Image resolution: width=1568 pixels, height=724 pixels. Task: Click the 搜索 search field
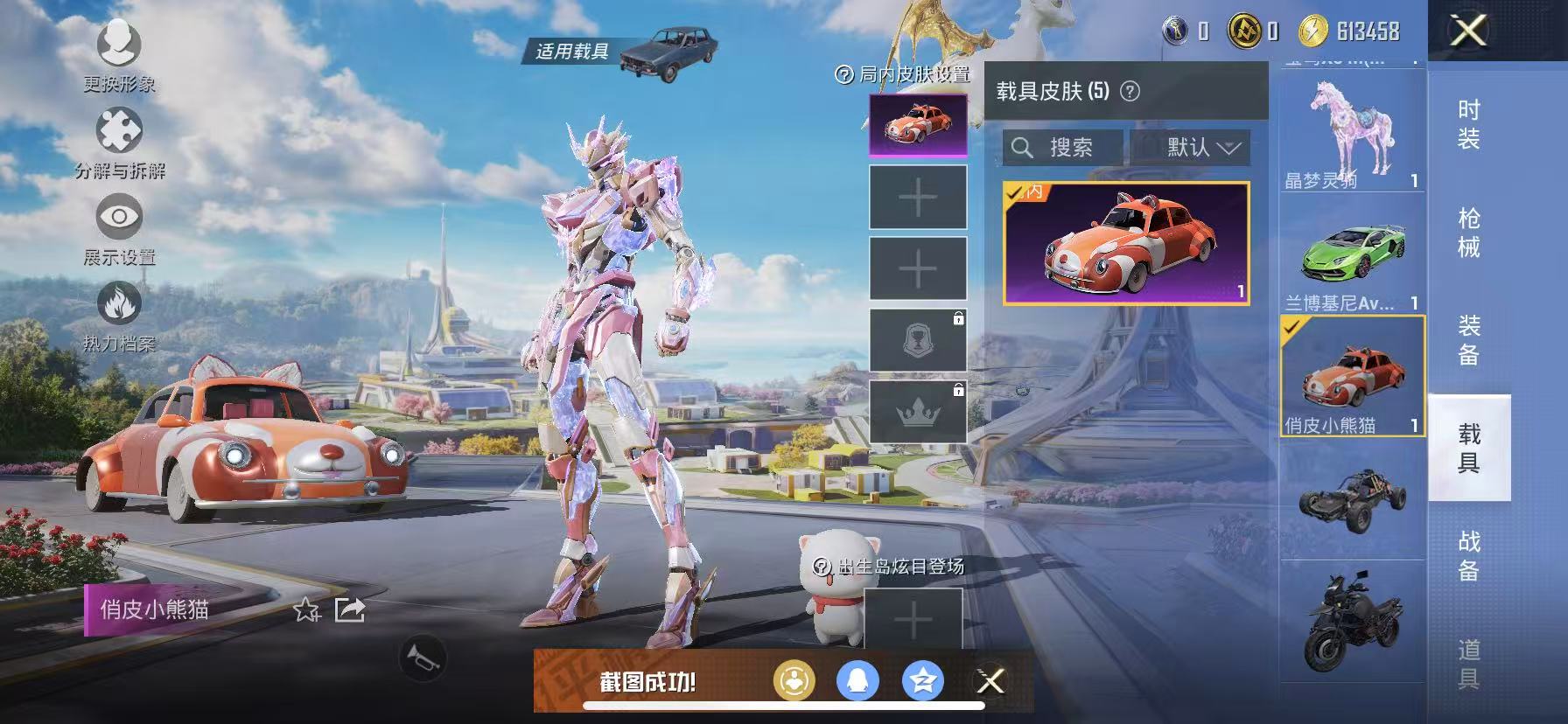1063,147
